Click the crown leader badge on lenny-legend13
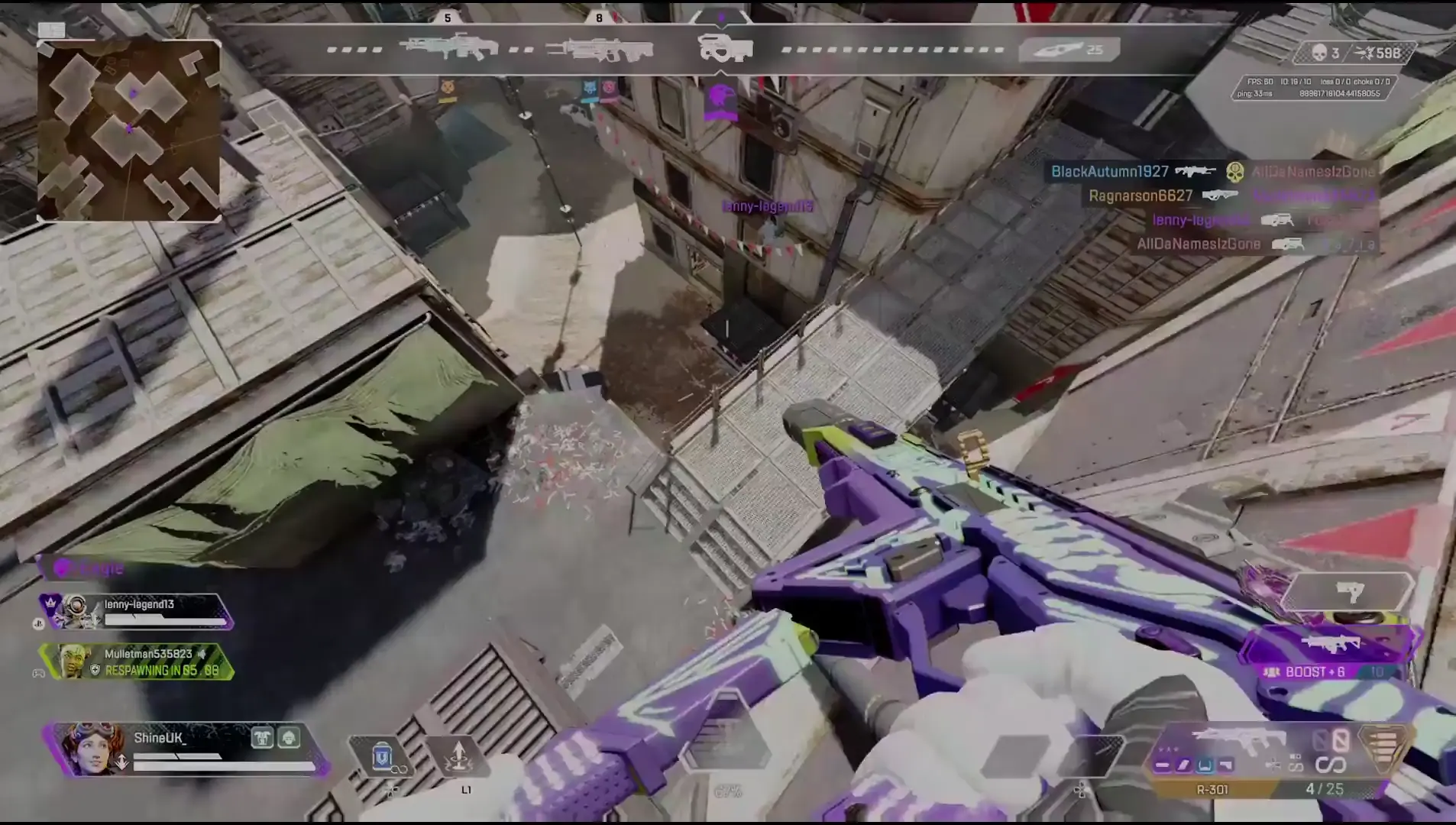The height and width of the screenshot is (825, 1456). (50, 603)
